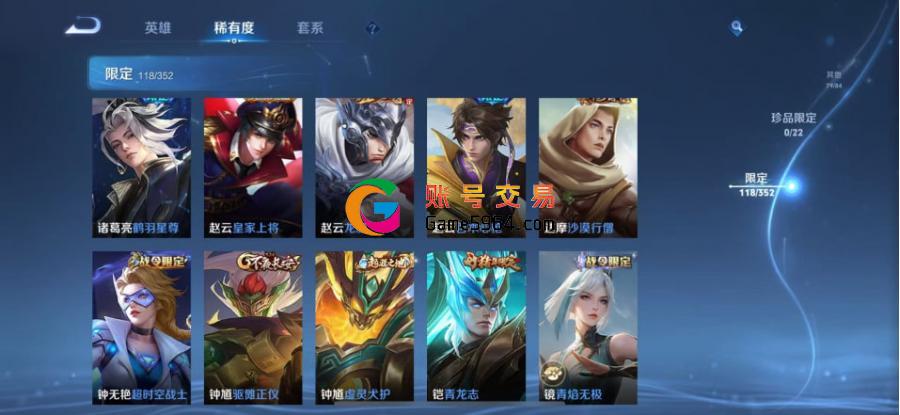
Task: Open the 套系 tab
Action: click(x=310, y=28)
